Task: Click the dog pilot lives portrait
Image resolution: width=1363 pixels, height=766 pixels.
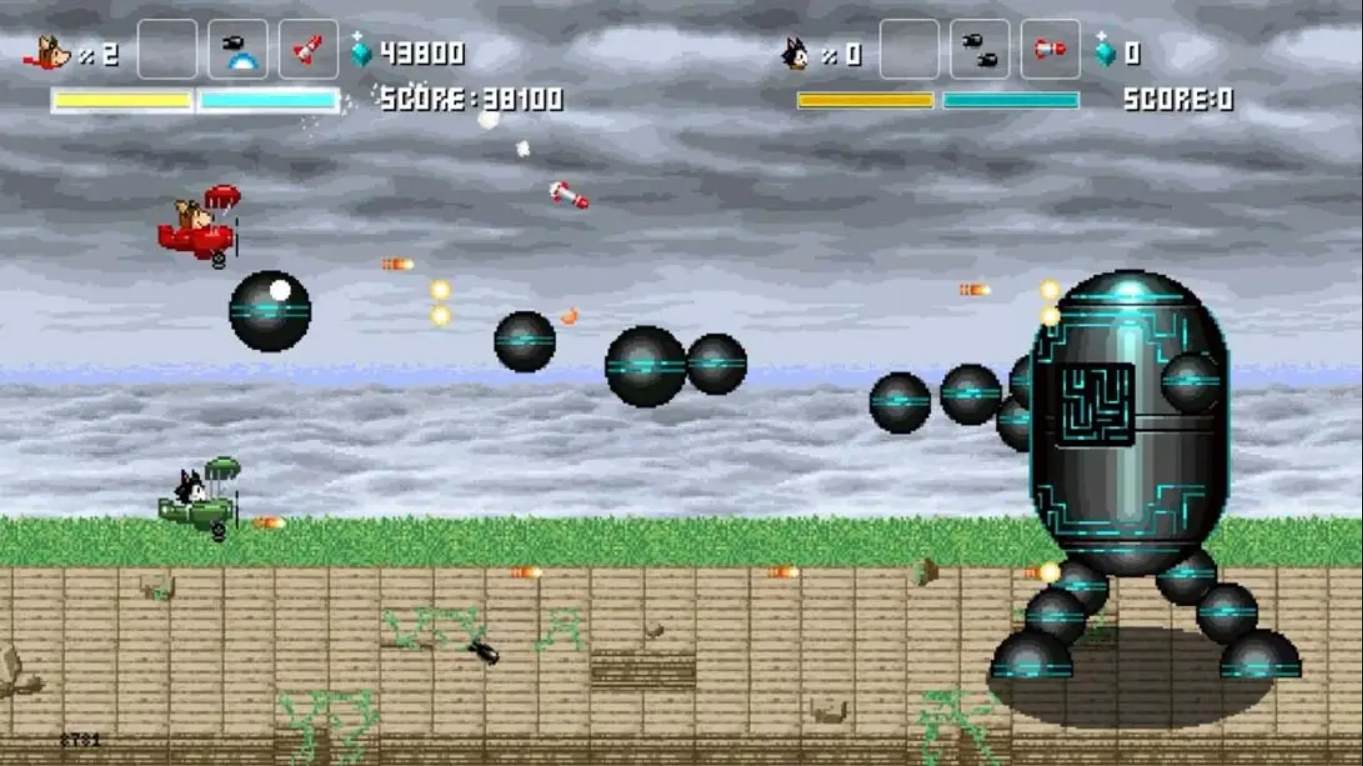Action: tap(49, 53)
